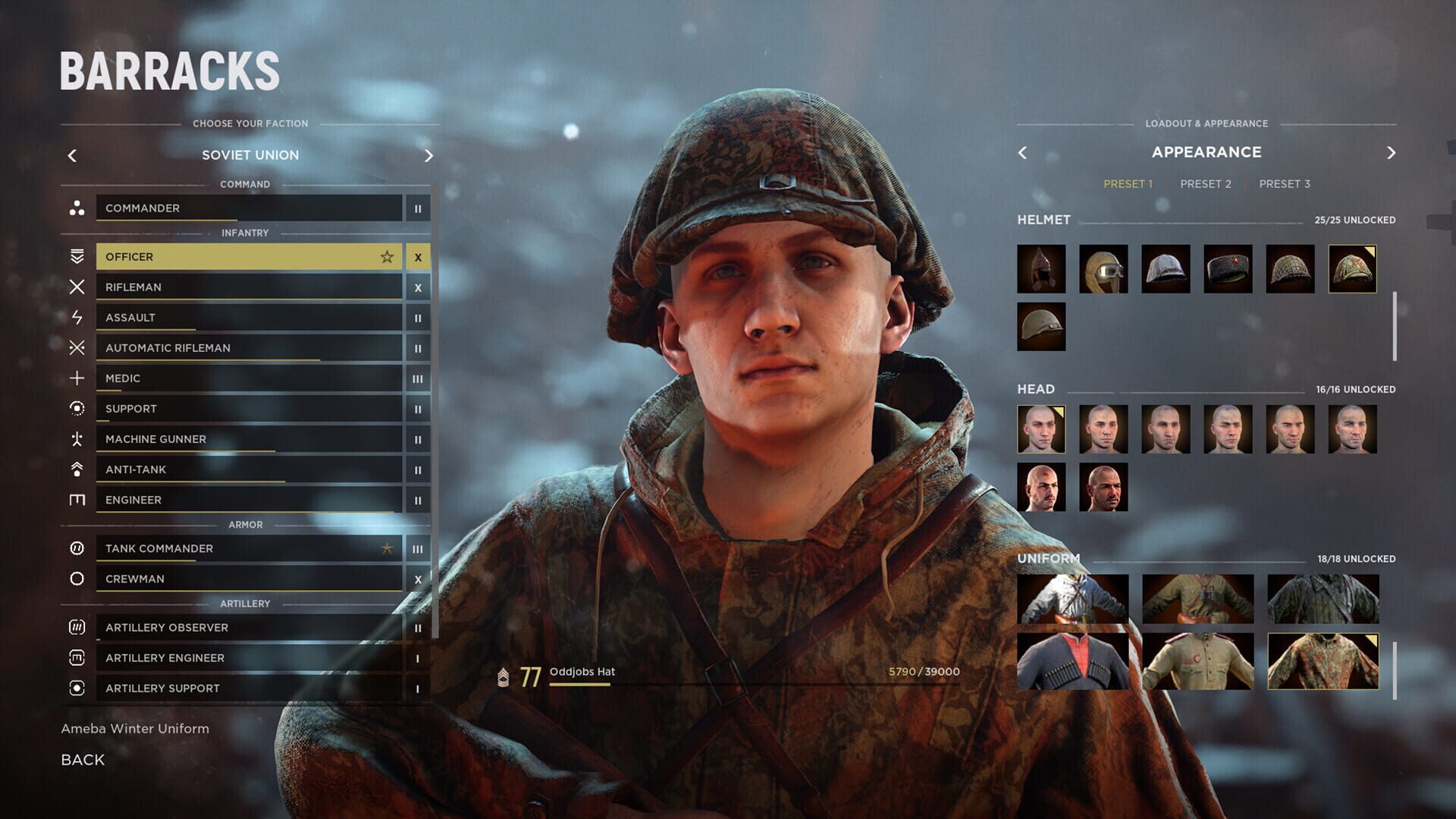This screenshot has width=1456, height=819.
Task: Select the Tank Commander icon
Action: [x=76, y=548]
